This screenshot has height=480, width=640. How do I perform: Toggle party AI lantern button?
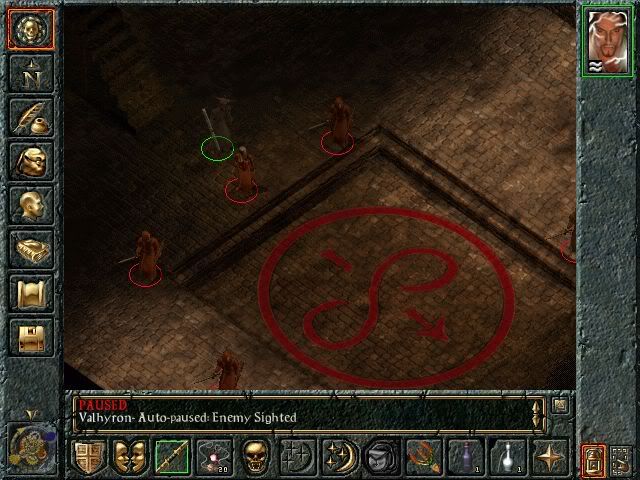coord(592,458)
